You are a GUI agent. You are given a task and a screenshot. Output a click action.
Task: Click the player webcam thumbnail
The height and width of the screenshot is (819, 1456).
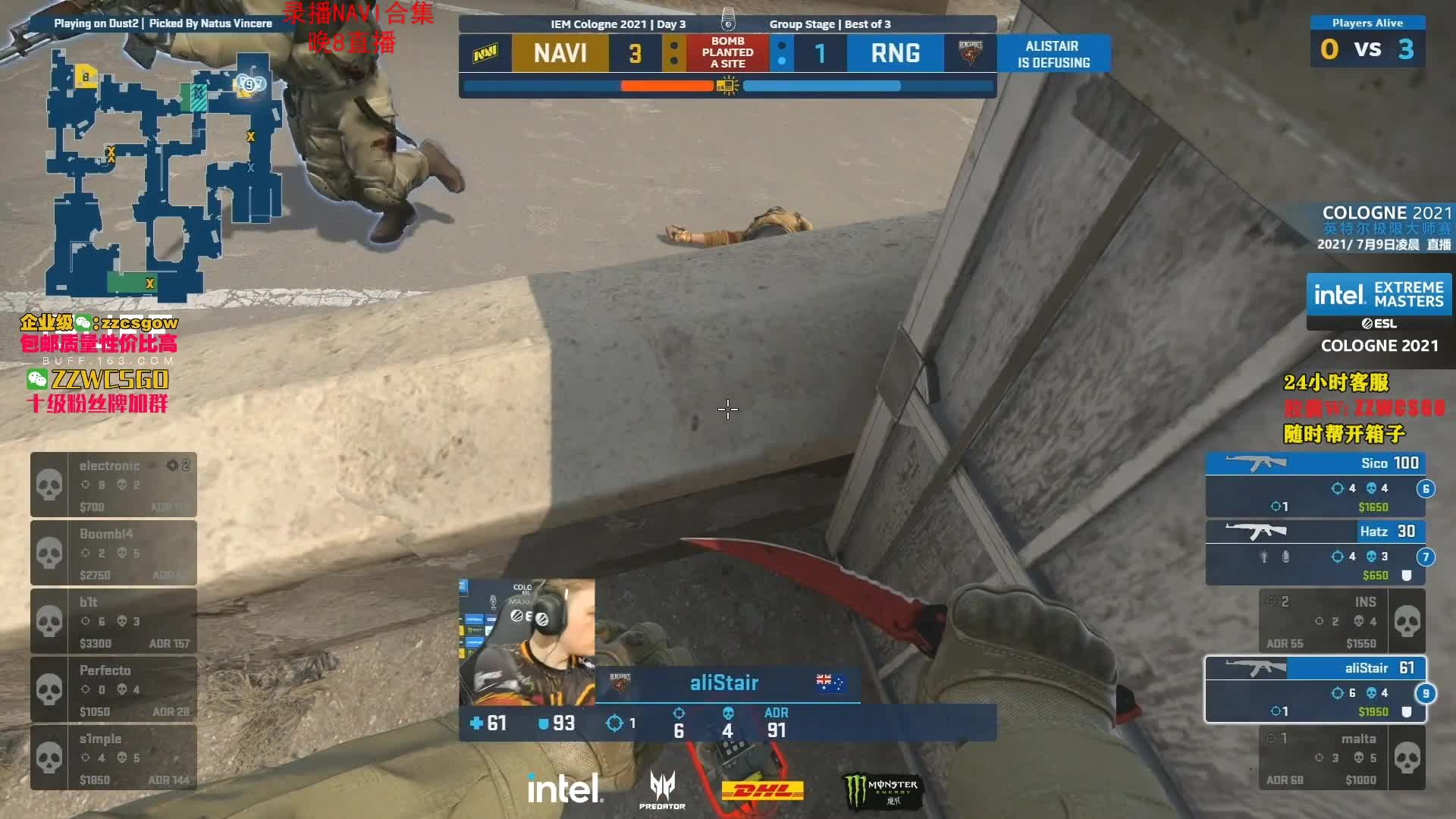pyautogui.click(x=527, y=642)
